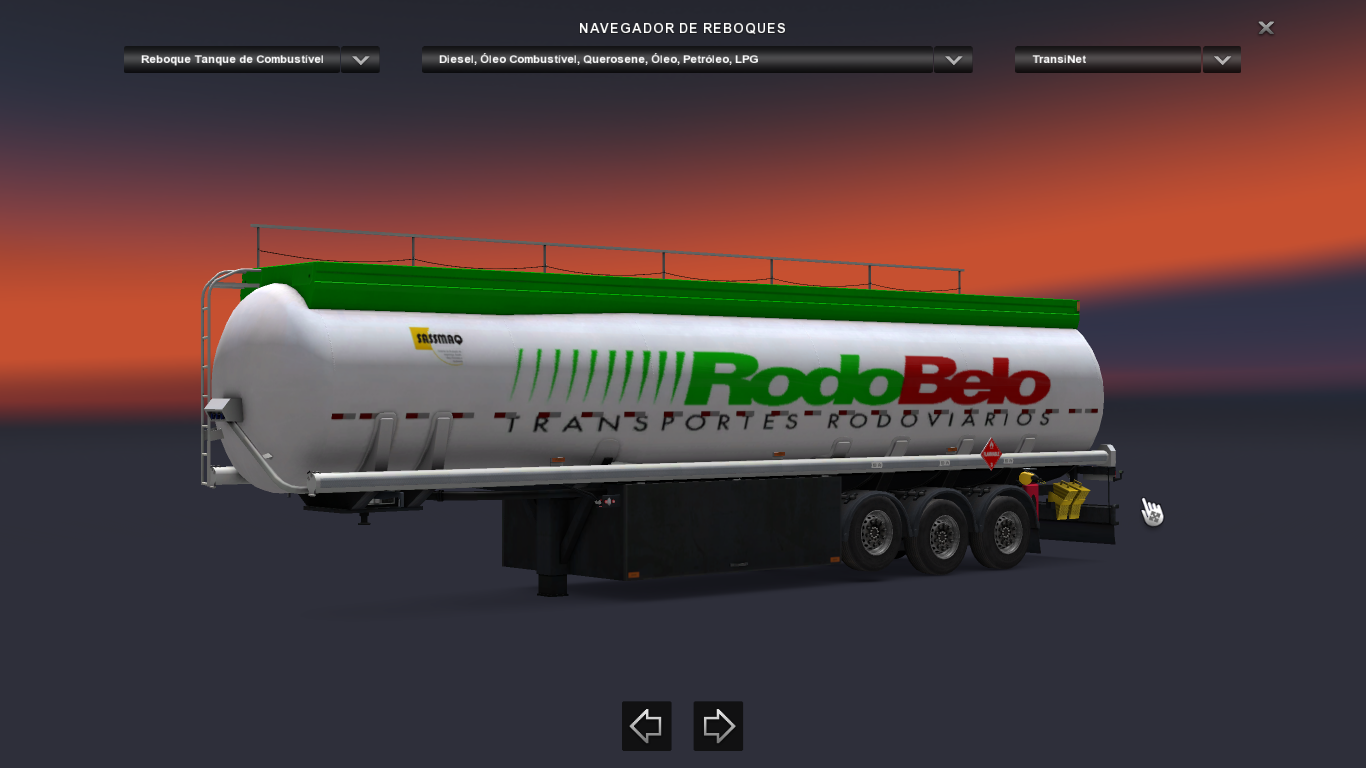Close the Navegador de Reboques window
This screenshot has width=1366, height=768.
point(1265,28)
